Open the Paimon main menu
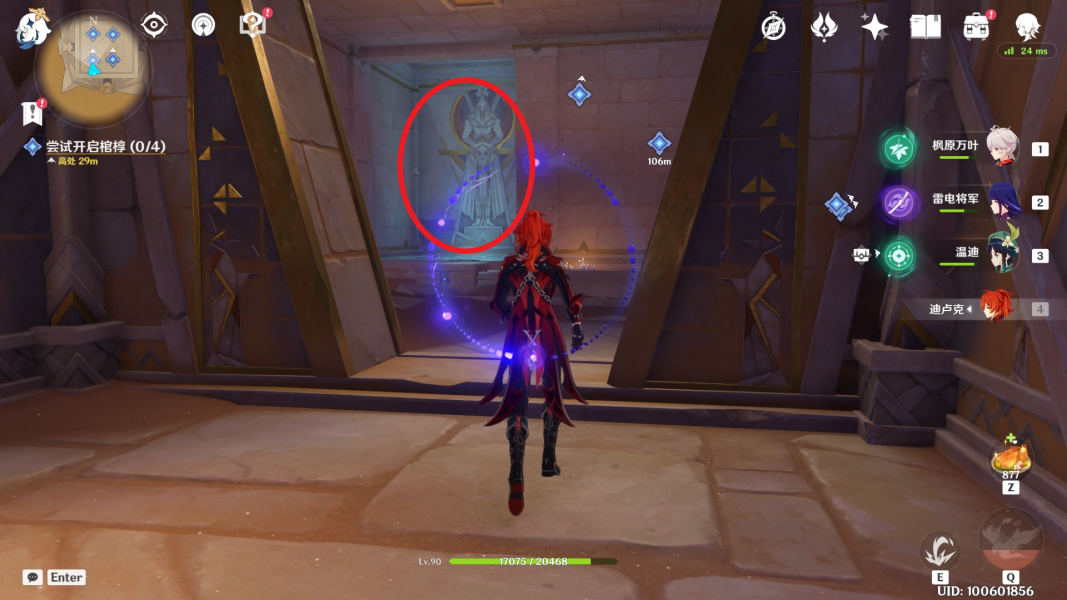This screenshot has height=600, width=1067. [x=32, y=27]
